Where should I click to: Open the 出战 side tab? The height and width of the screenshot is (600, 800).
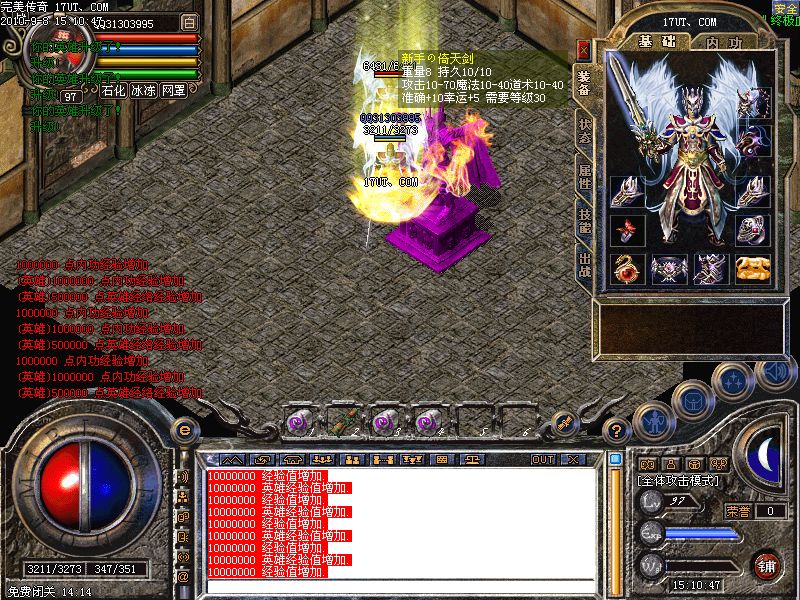[584, 266]
